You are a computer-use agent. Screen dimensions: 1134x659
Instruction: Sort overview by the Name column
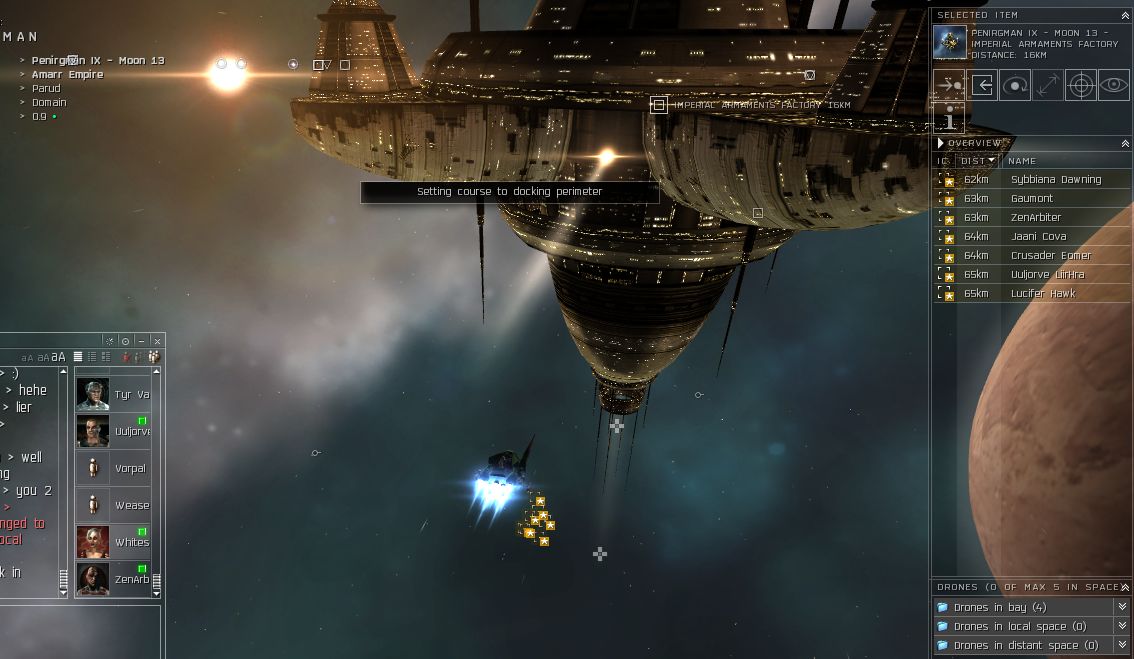point(1022,161)
